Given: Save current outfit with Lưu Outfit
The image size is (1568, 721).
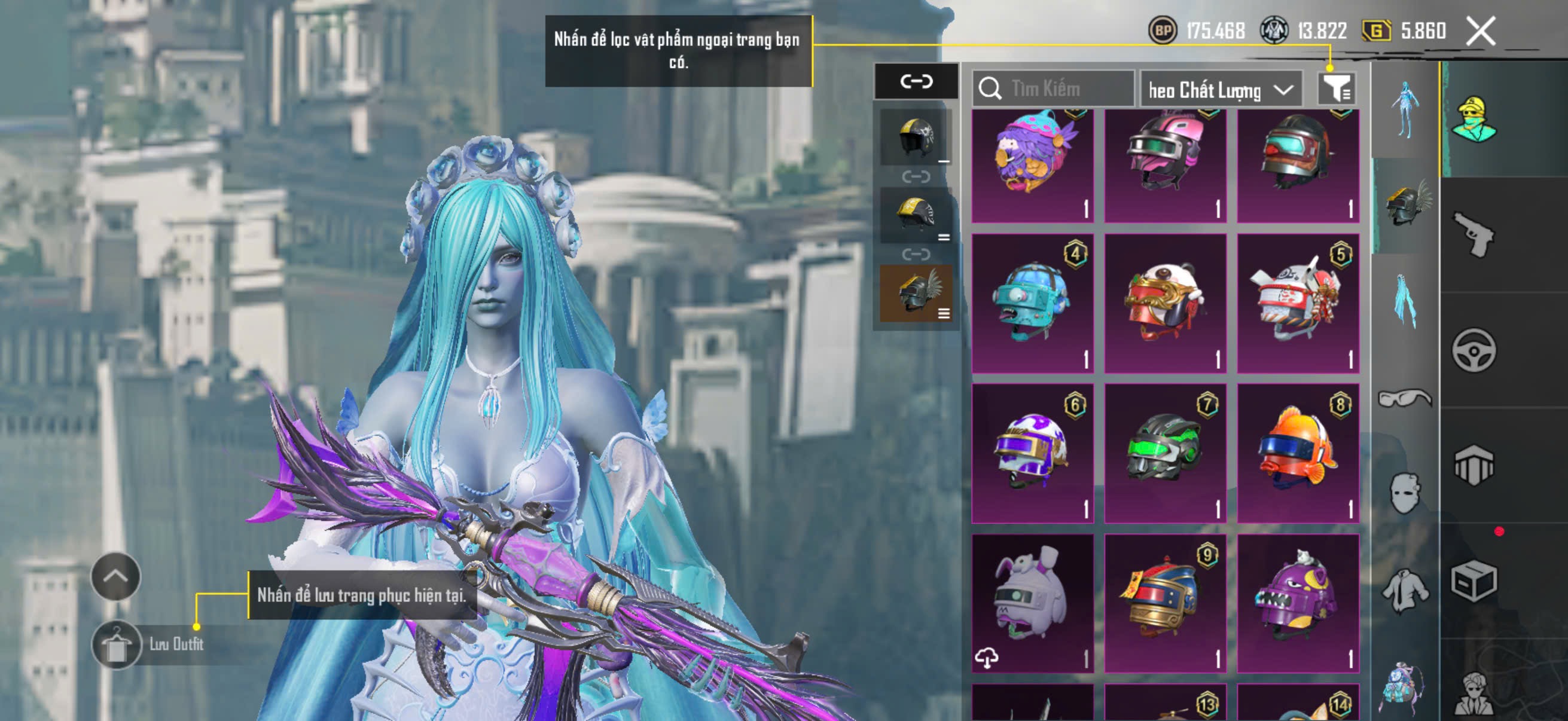Looking at the screenshot, I should 116,644.
